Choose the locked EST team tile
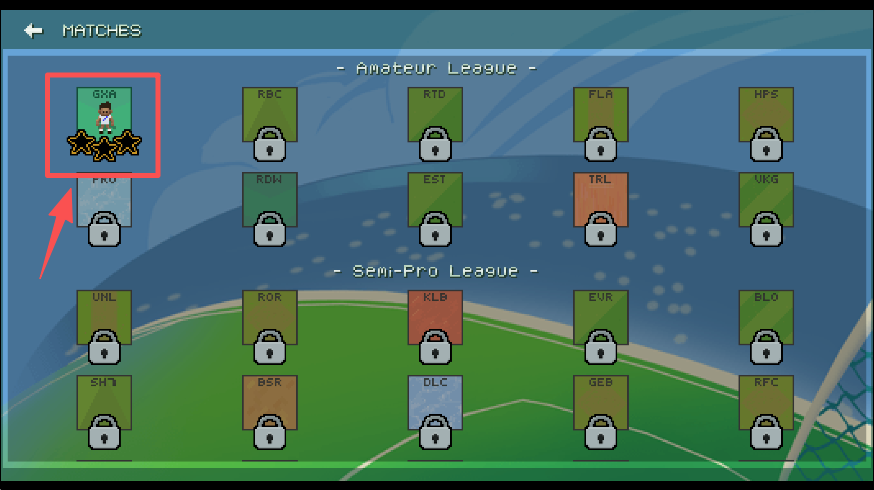This screenshot has height=490, width=874. tap(434, 206)
